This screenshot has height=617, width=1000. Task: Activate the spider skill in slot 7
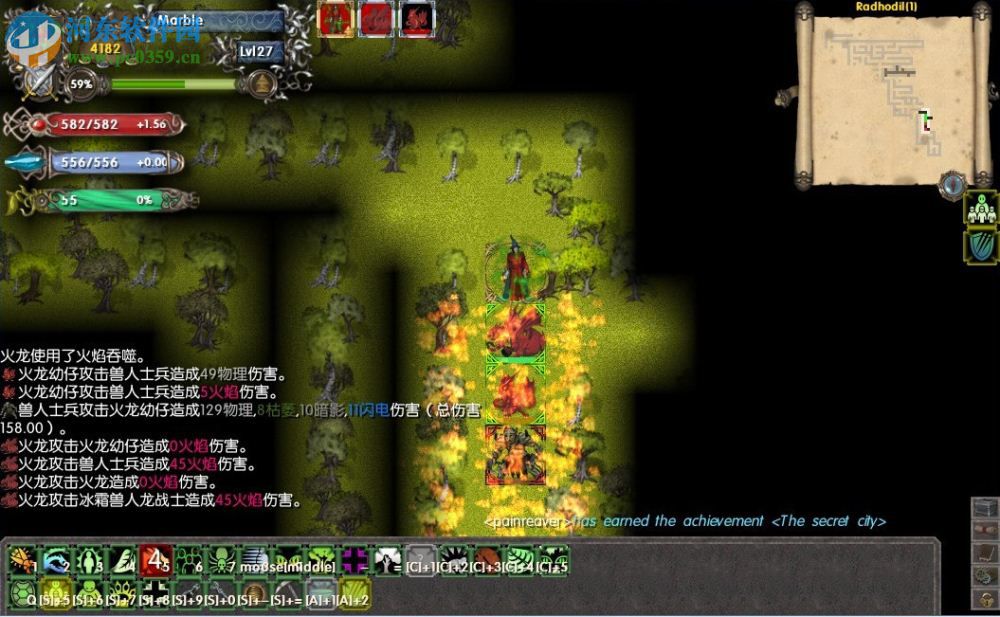222,560
